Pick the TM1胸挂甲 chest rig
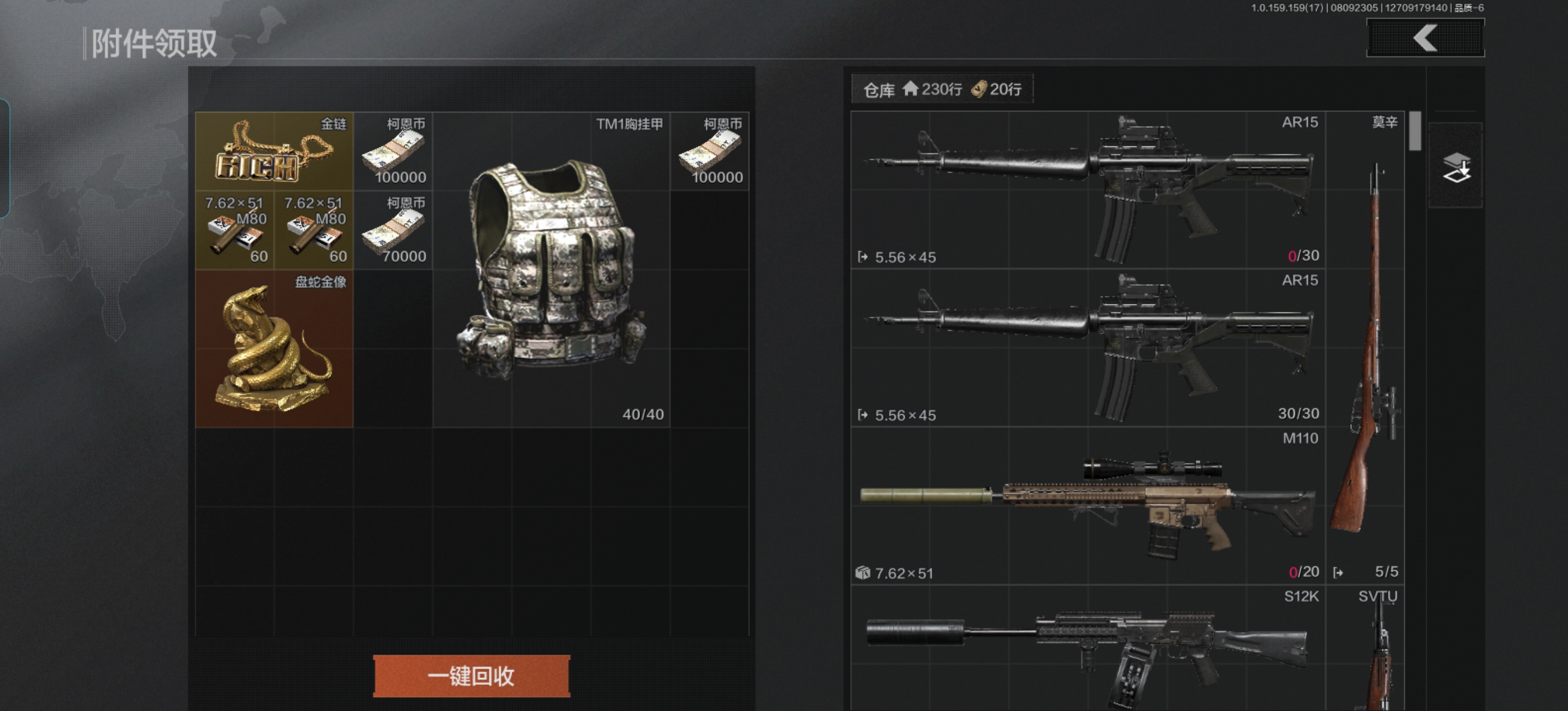 [x=551, y=270]
